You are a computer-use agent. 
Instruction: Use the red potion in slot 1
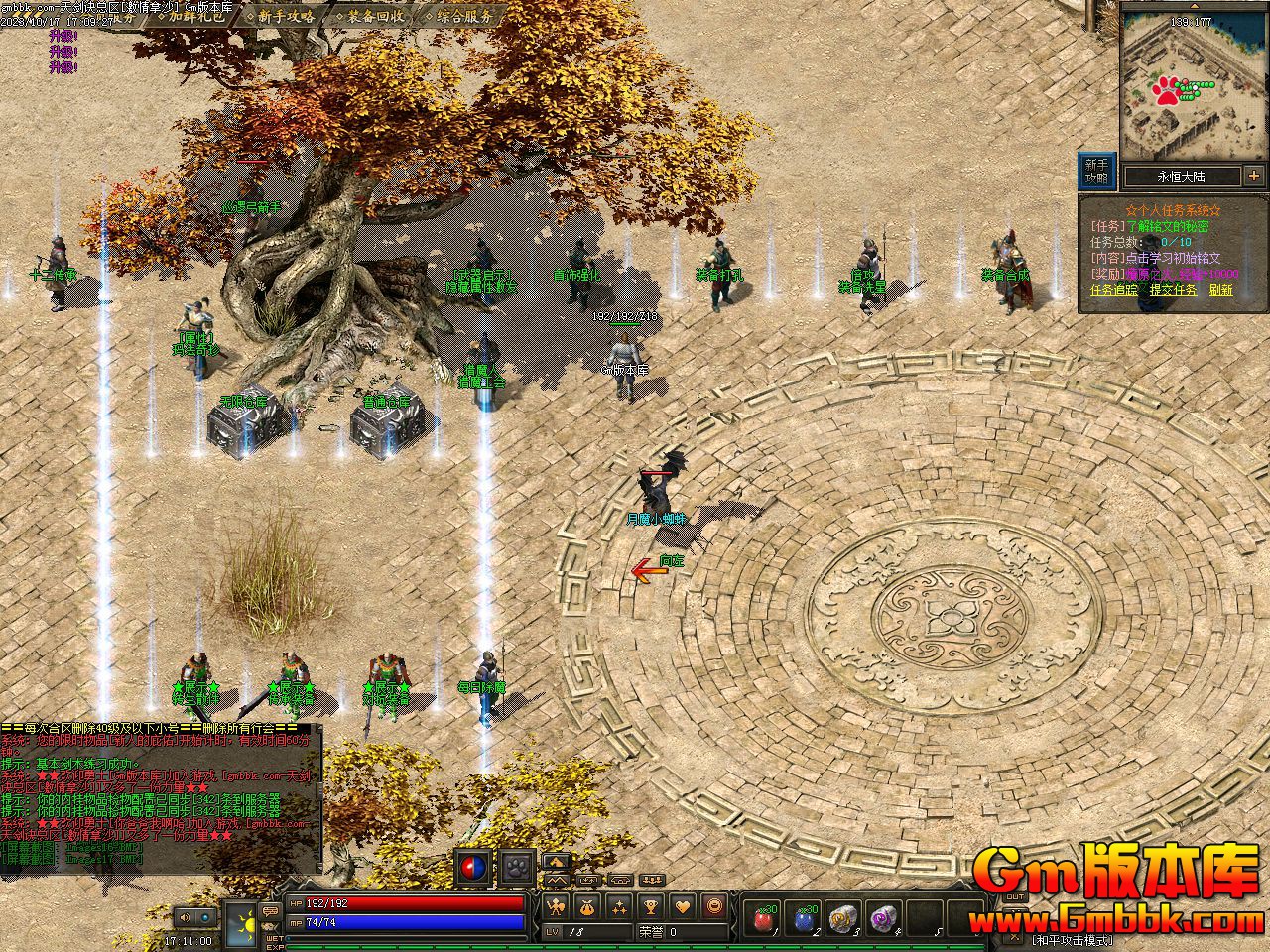[763, 919]
